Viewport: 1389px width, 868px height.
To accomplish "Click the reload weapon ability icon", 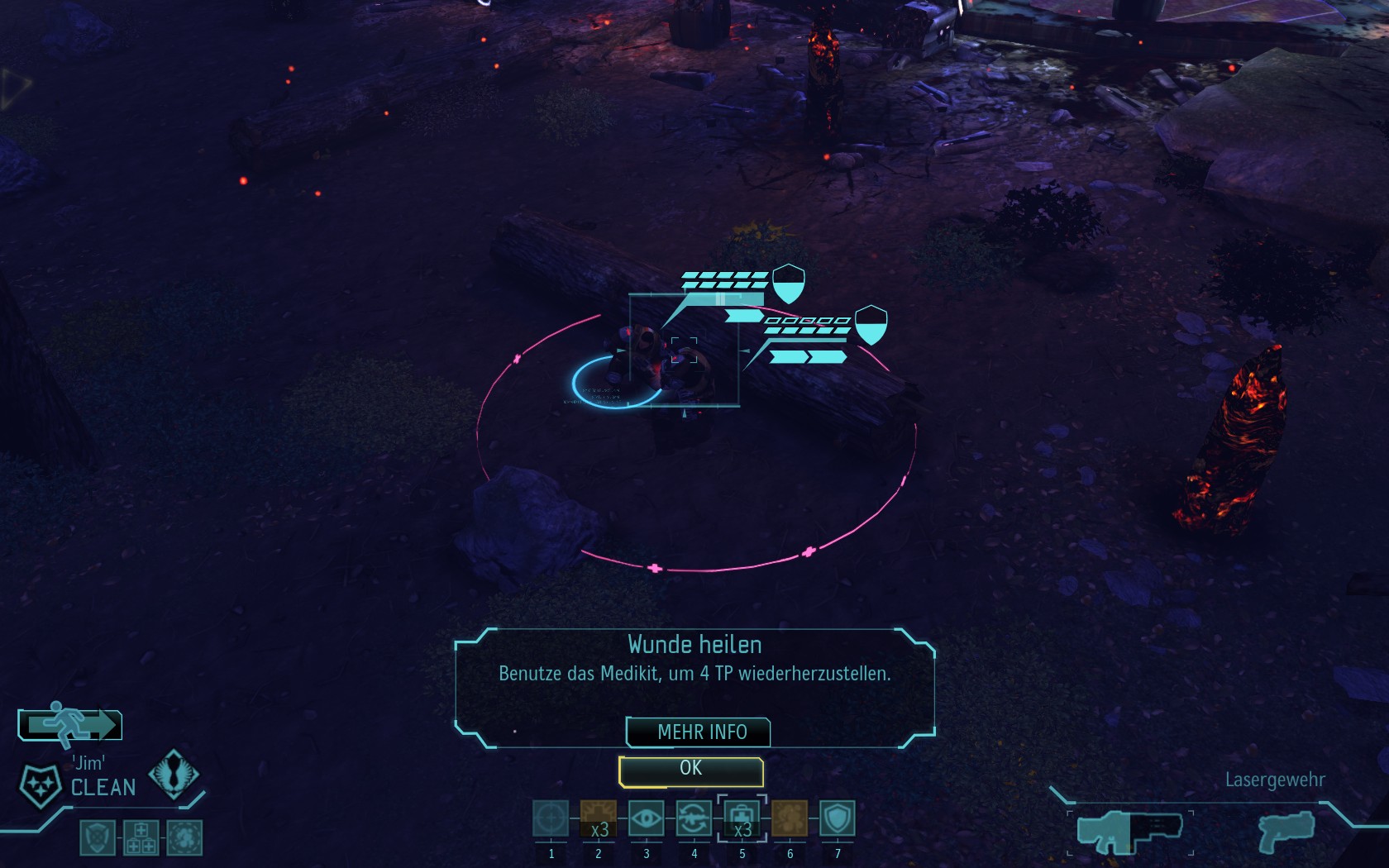I will click(x=694, y=819).
